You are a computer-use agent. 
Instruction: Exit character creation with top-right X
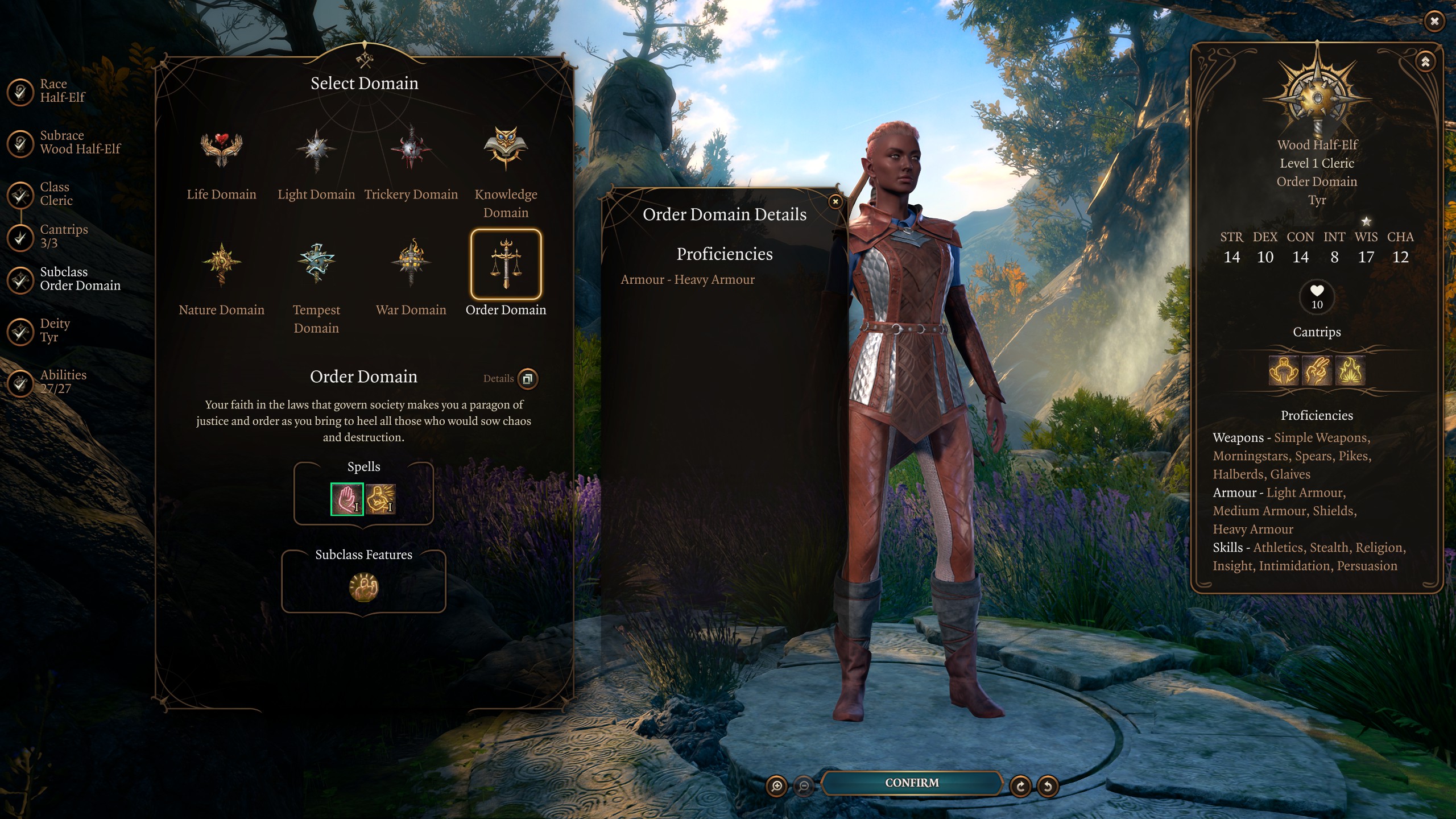pyautogui.click(x=1434, y=22)
